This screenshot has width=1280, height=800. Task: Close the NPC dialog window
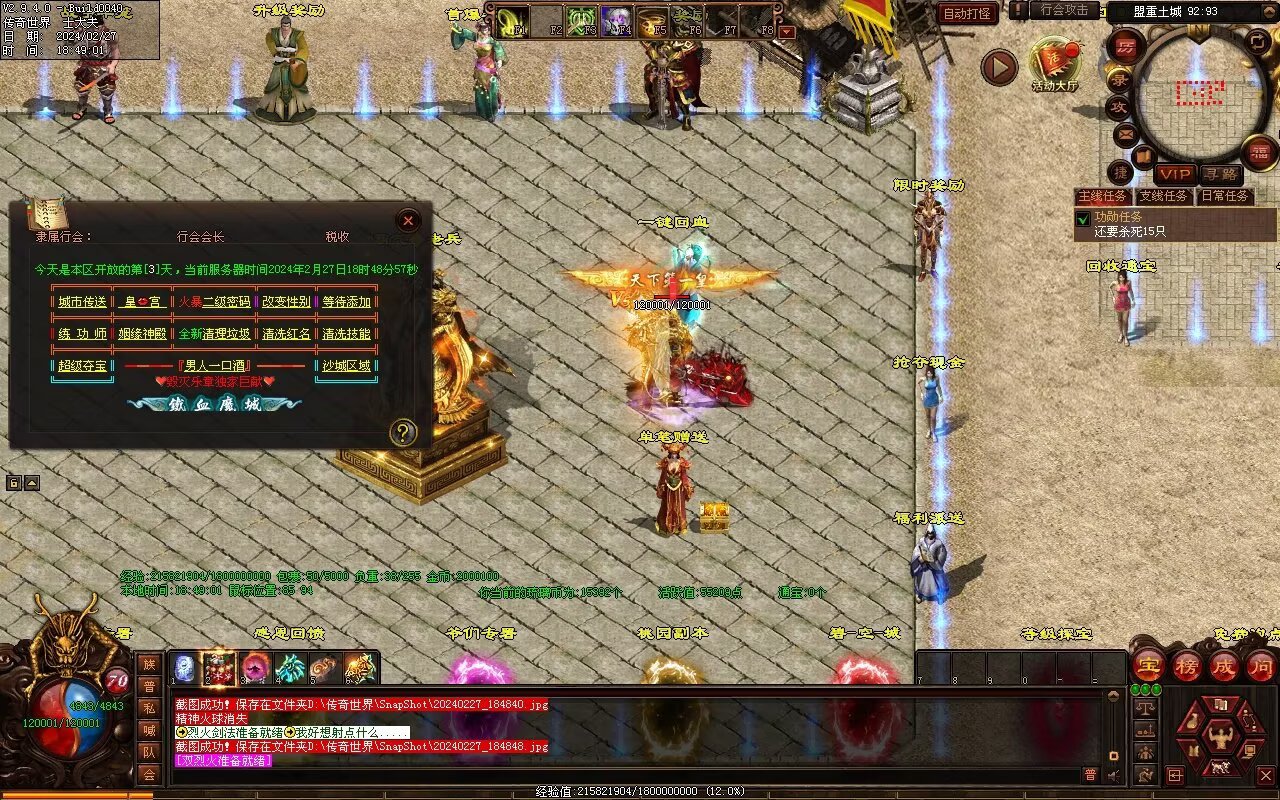(408, 221)
